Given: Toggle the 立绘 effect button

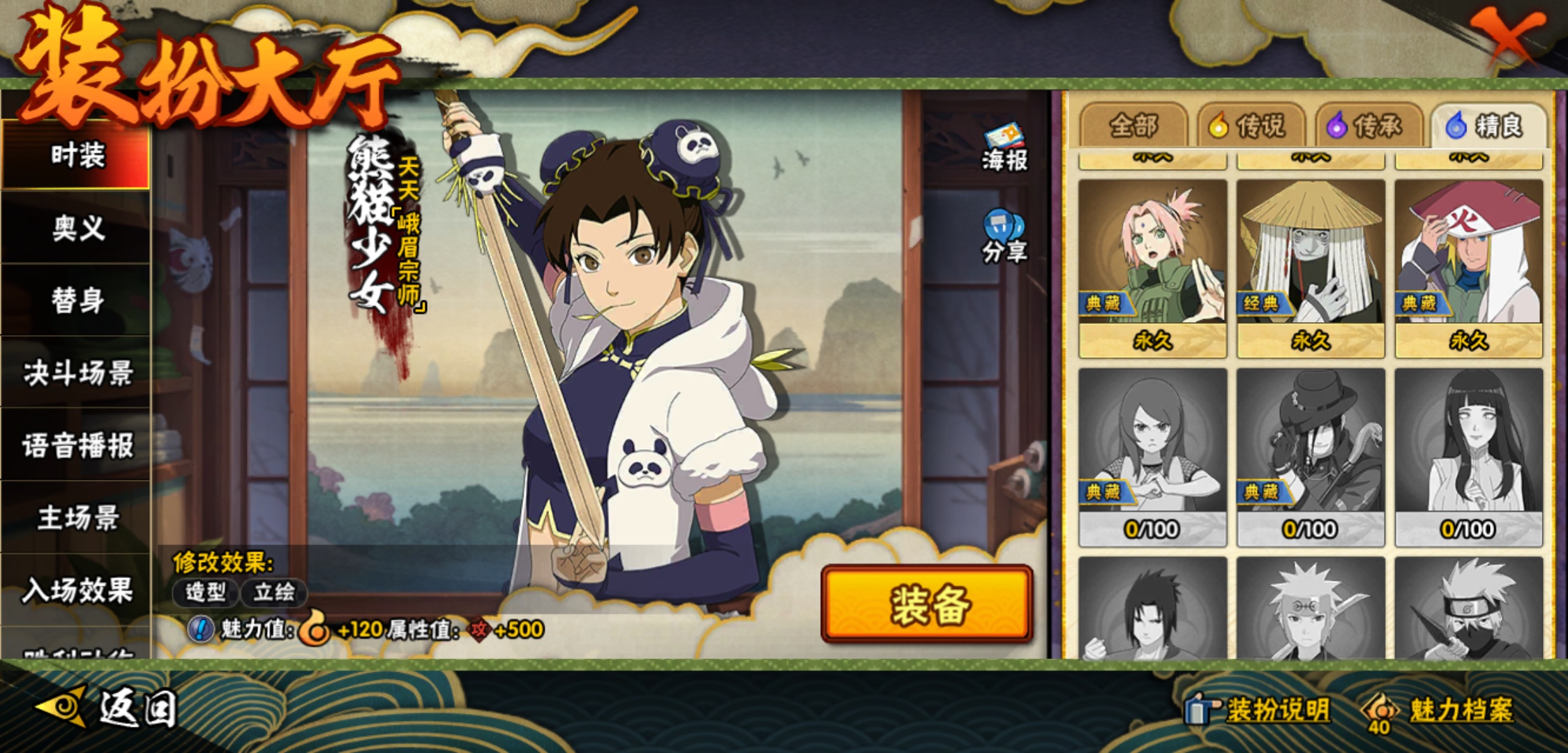Looking at the screenshot, I should [x=273, y=593].
